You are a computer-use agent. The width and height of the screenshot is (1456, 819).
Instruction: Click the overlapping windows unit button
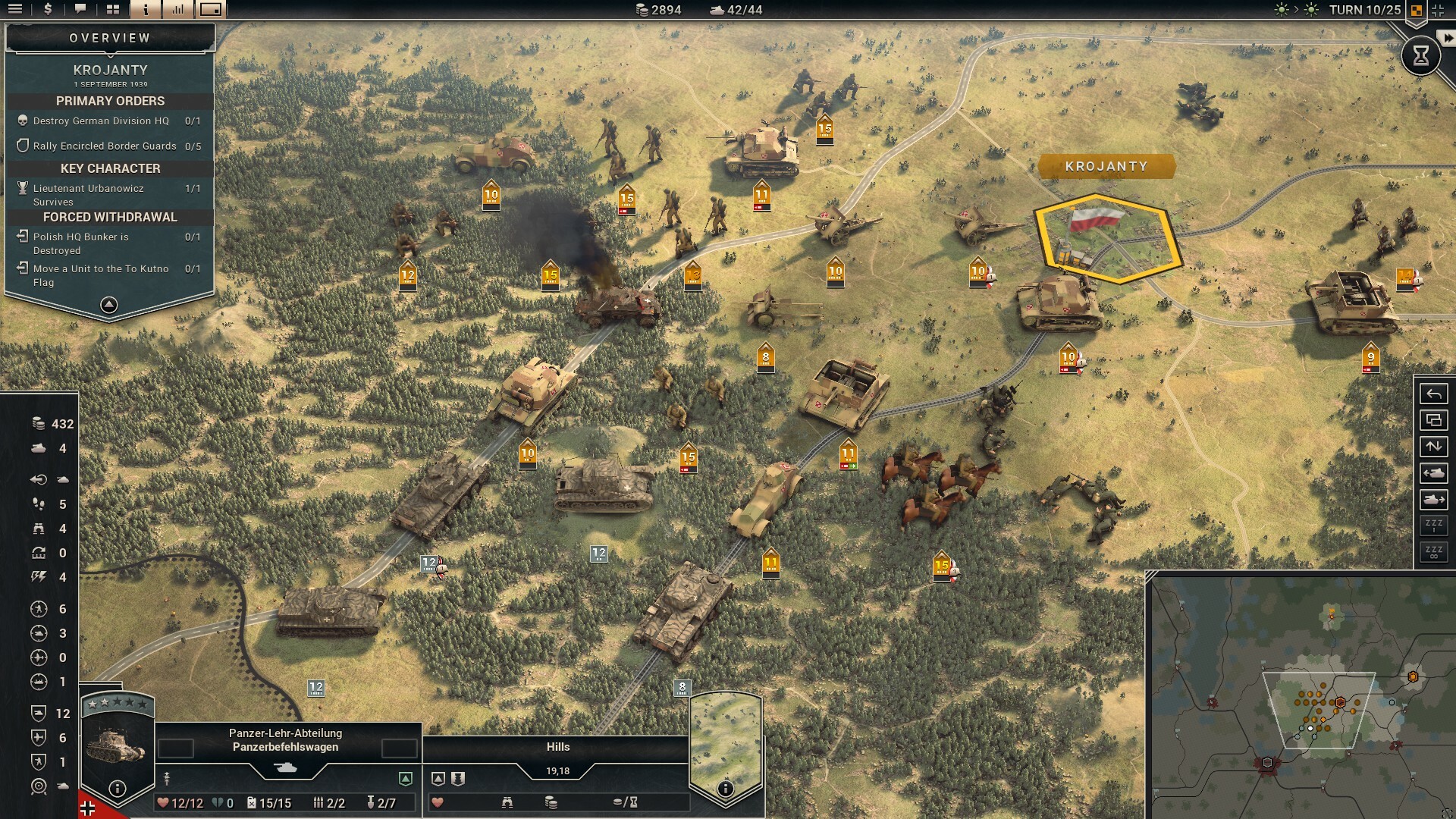(1433, 420)
